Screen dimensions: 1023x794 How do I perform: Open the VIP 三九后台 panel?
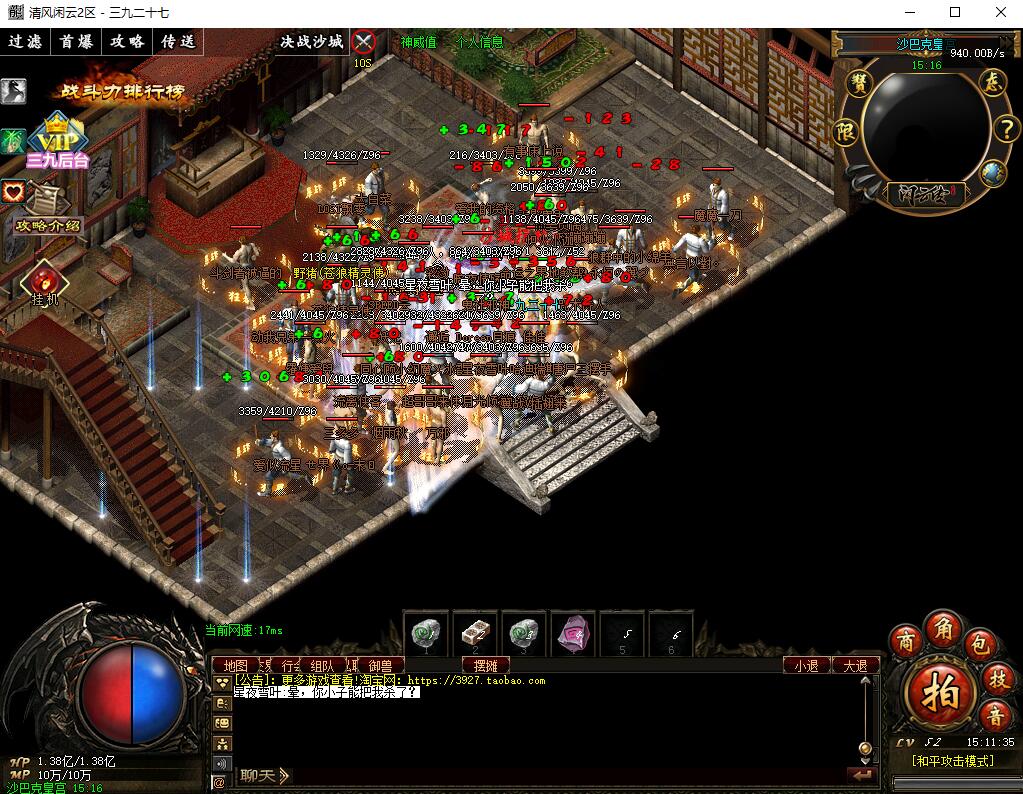[58, 142]
